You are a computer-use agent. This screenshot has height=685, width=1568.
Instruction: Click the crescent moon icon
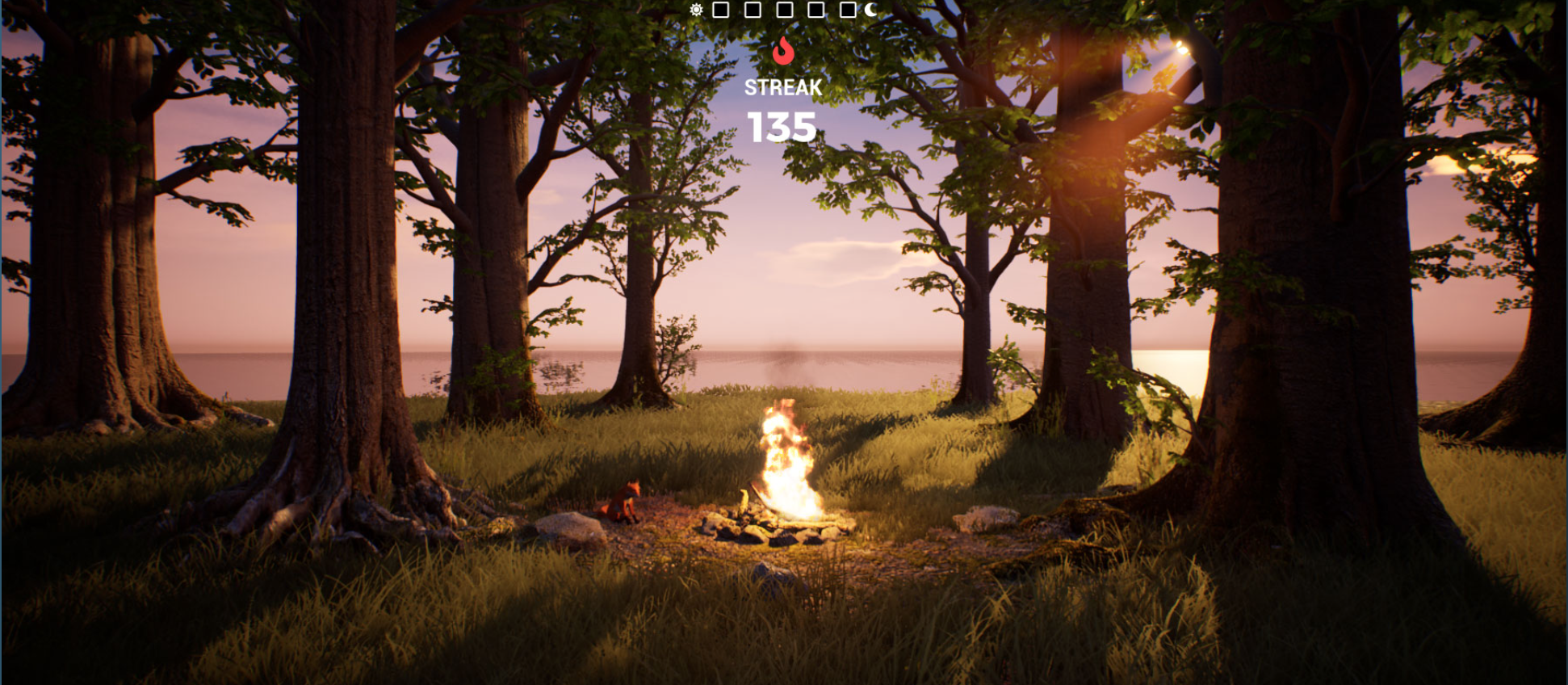tap(871, 10)
